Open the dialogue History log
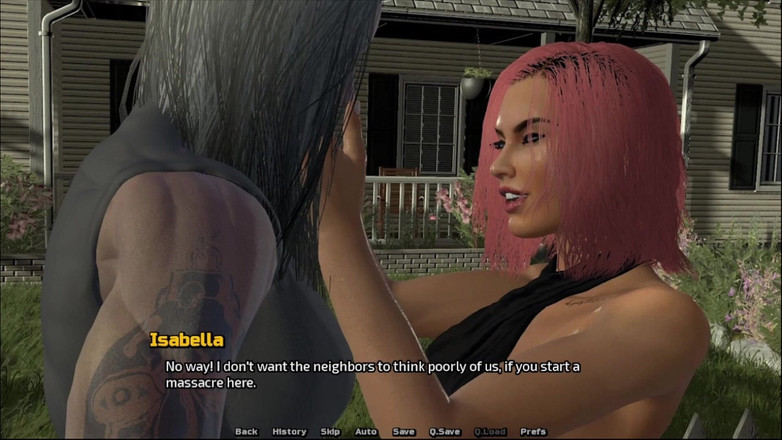 289,432
